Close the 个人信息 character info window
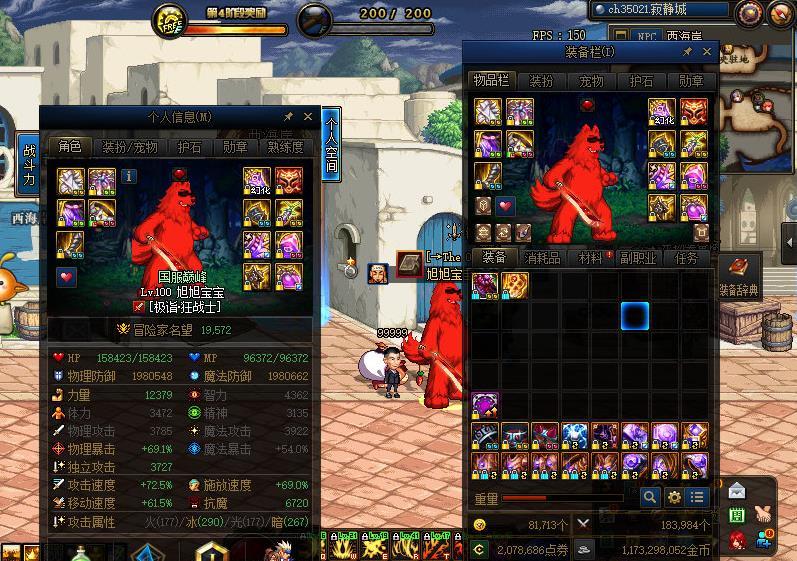Viewport: 797px width, 561px height. pyautogui.click(x=308, y=117)
